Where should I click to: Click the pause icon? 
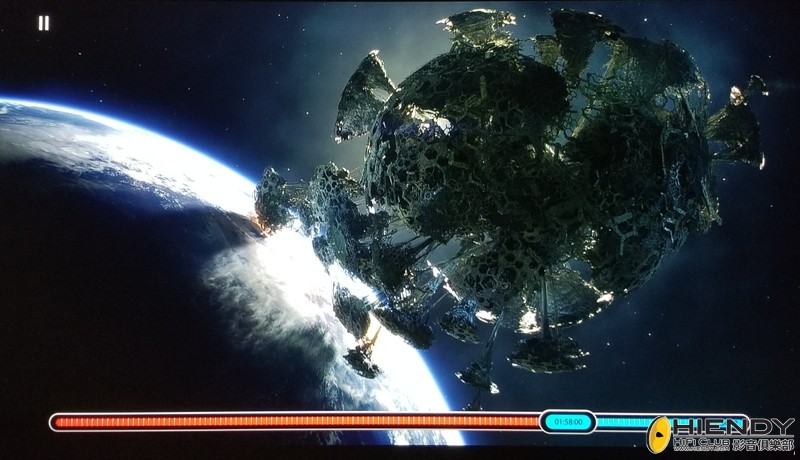pos(43,23)
